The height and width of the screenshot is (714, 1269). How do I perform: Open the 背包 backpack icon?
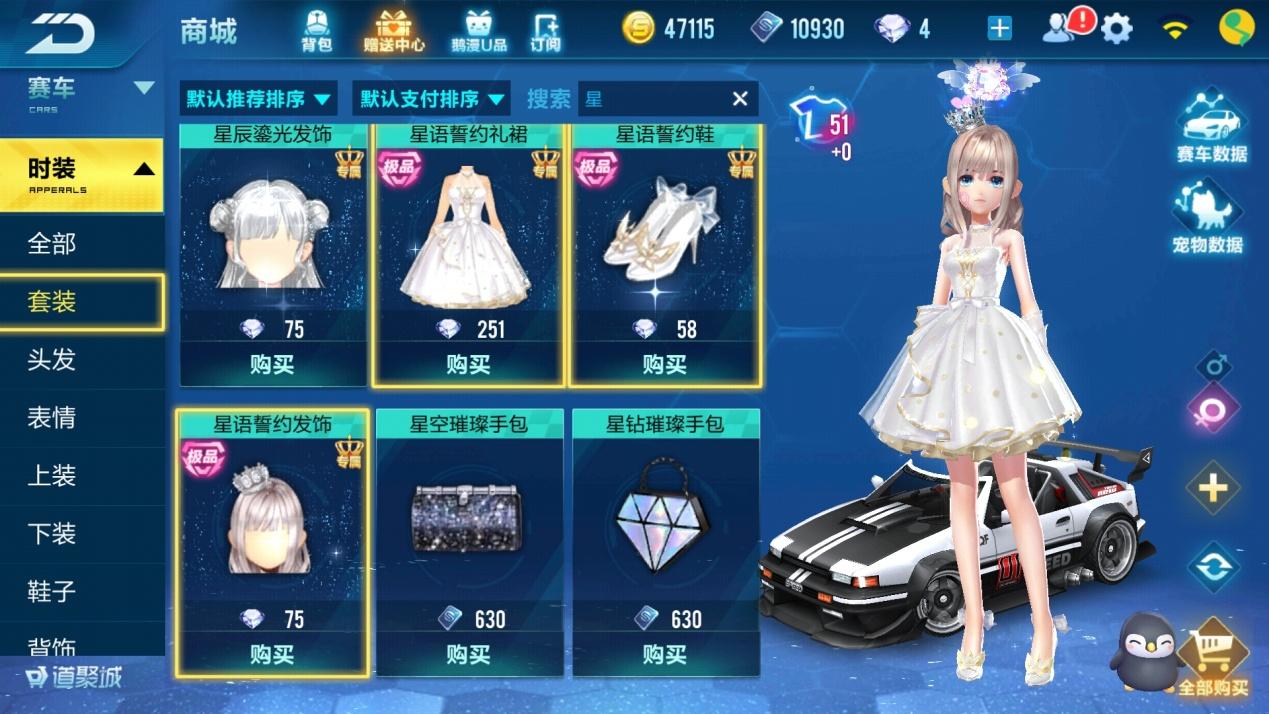click(x=316, y=30)
